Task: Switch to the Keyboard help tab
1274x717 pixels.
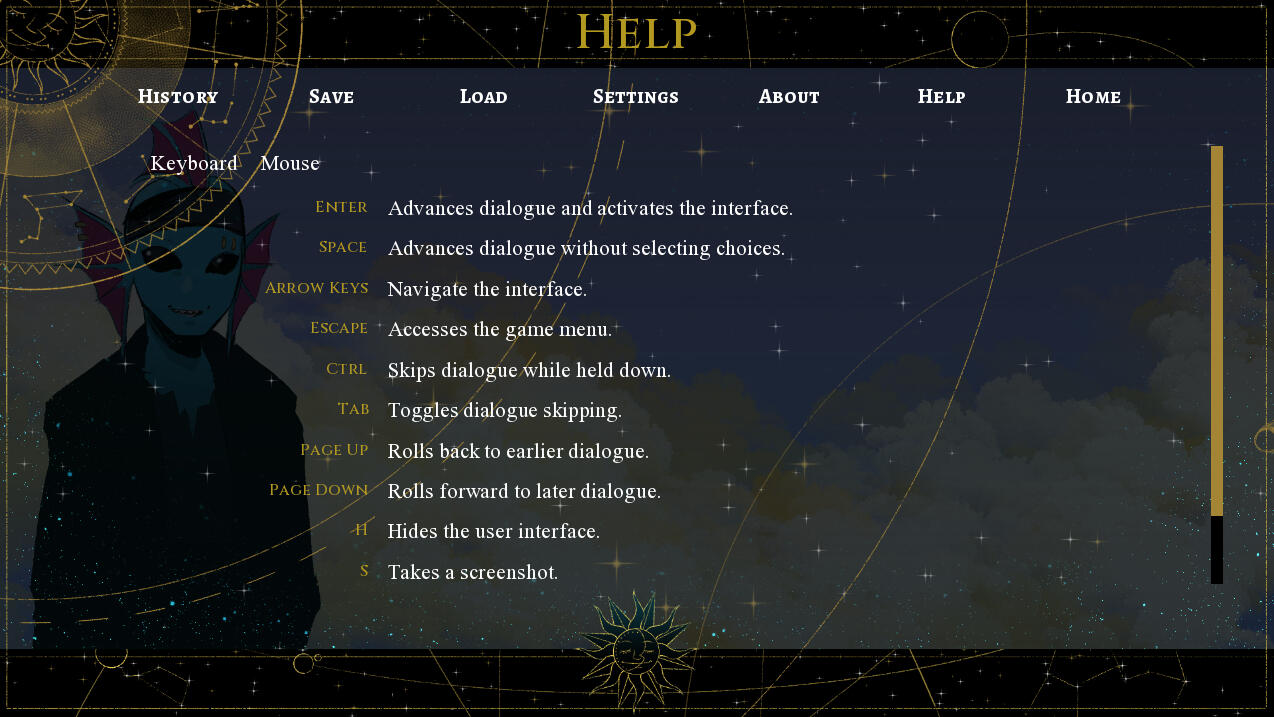Action: coord(194,164)
